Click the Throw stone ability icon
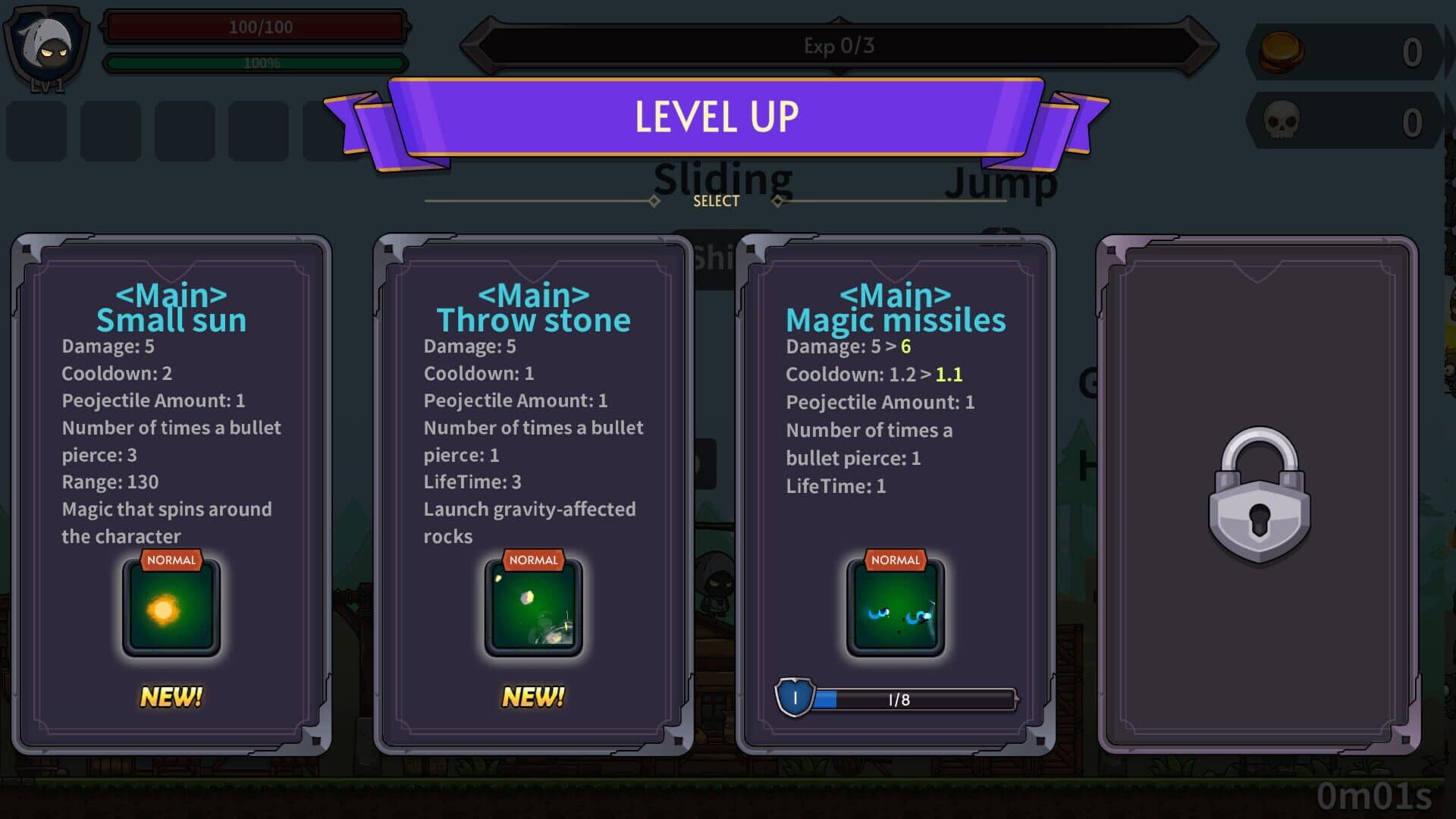The width and height of the screenshot is (1456, 819). (x=533, y=607)
